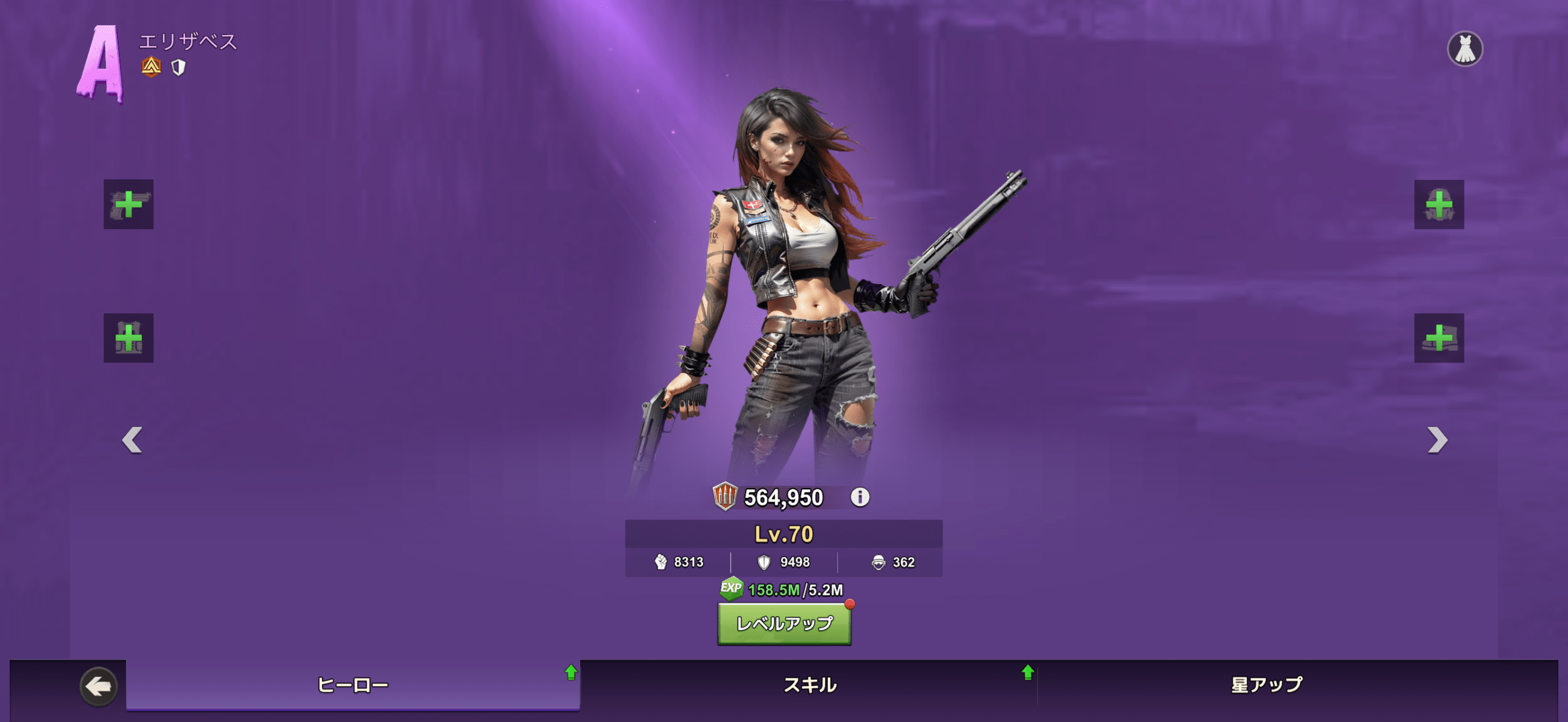Click the green レベルアップ button

click(784, 623)
